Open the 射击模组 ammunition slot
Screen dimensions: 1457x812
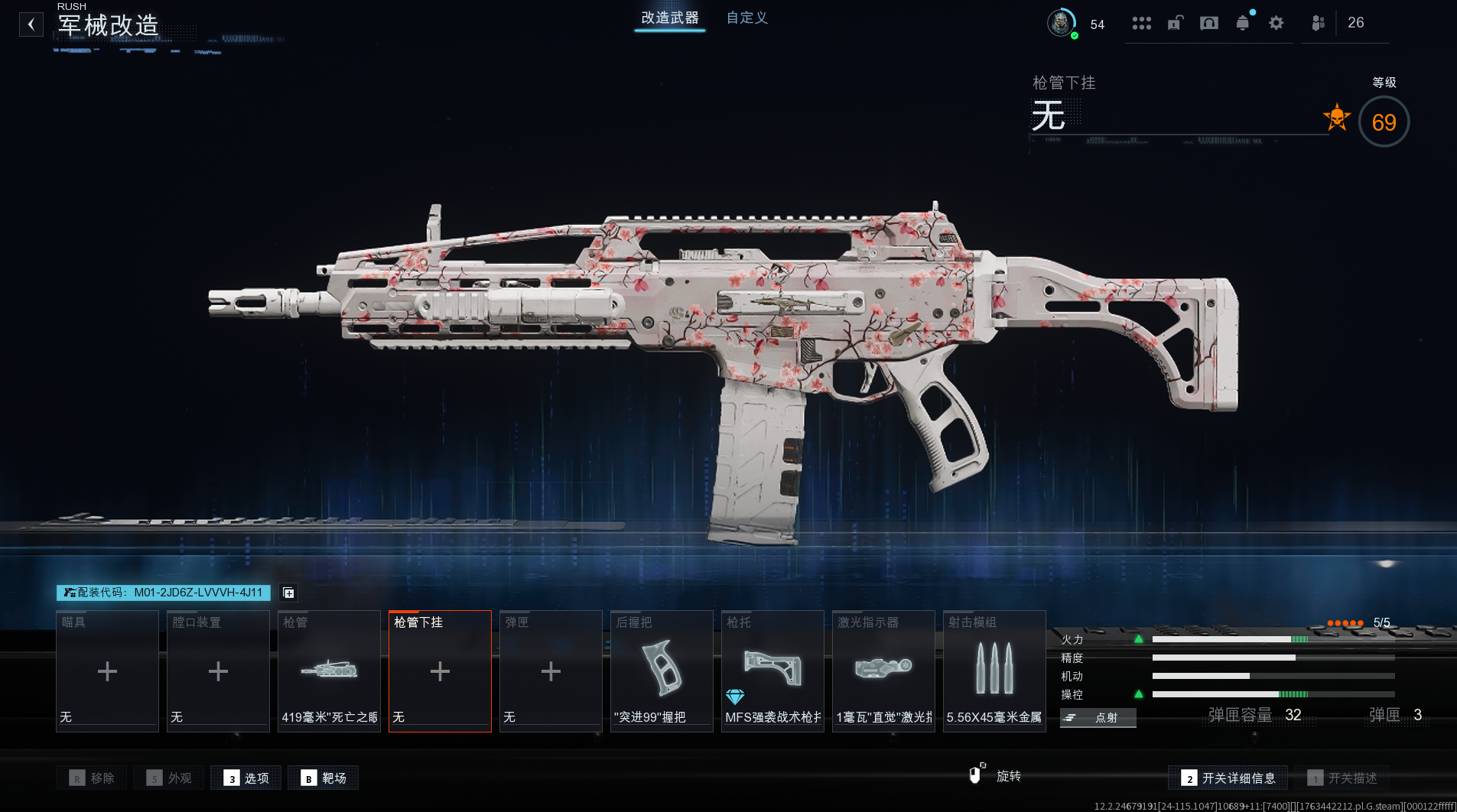994,671
